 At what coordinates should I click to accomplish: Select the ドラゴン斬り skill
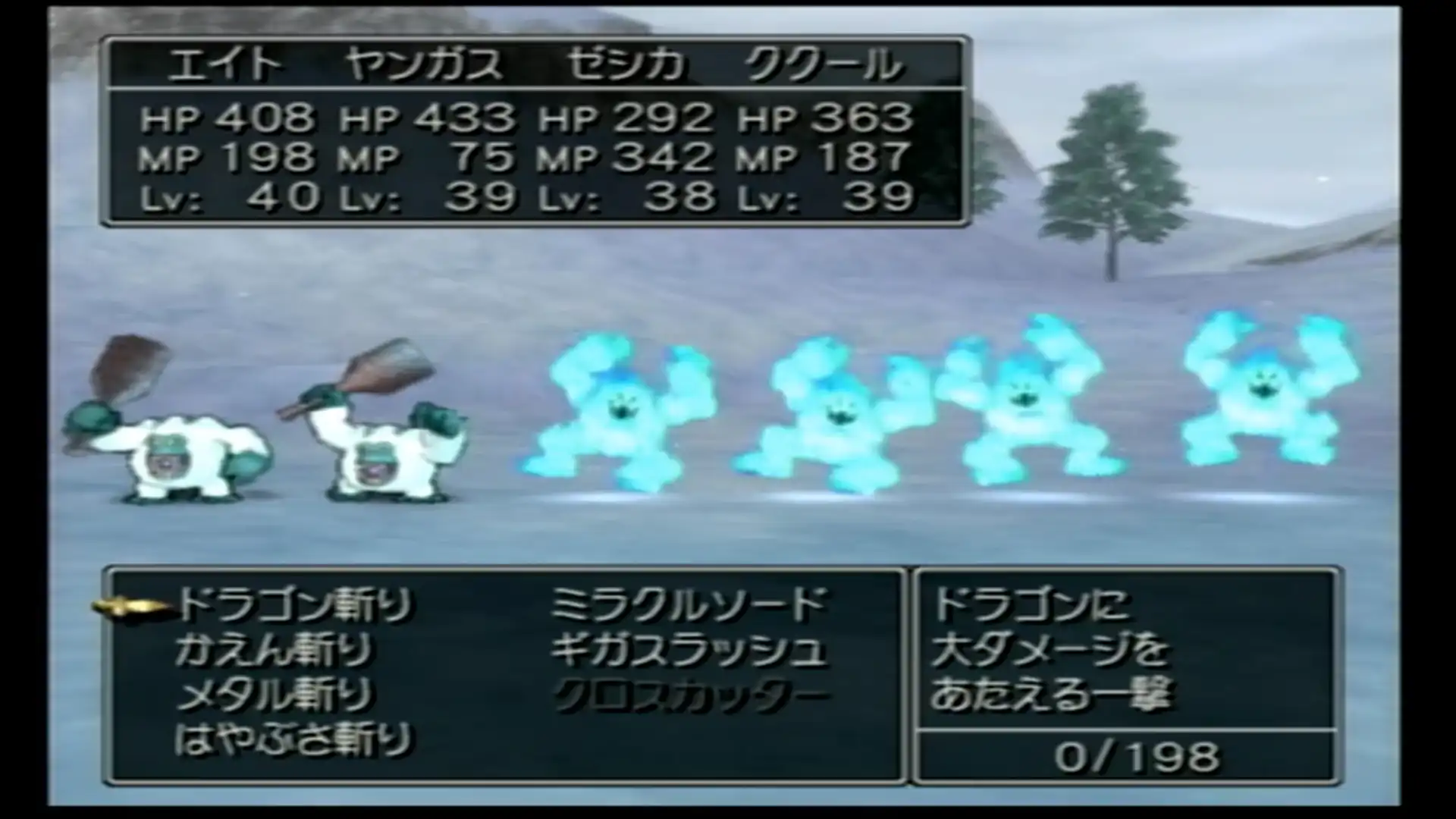pos(296,605)
